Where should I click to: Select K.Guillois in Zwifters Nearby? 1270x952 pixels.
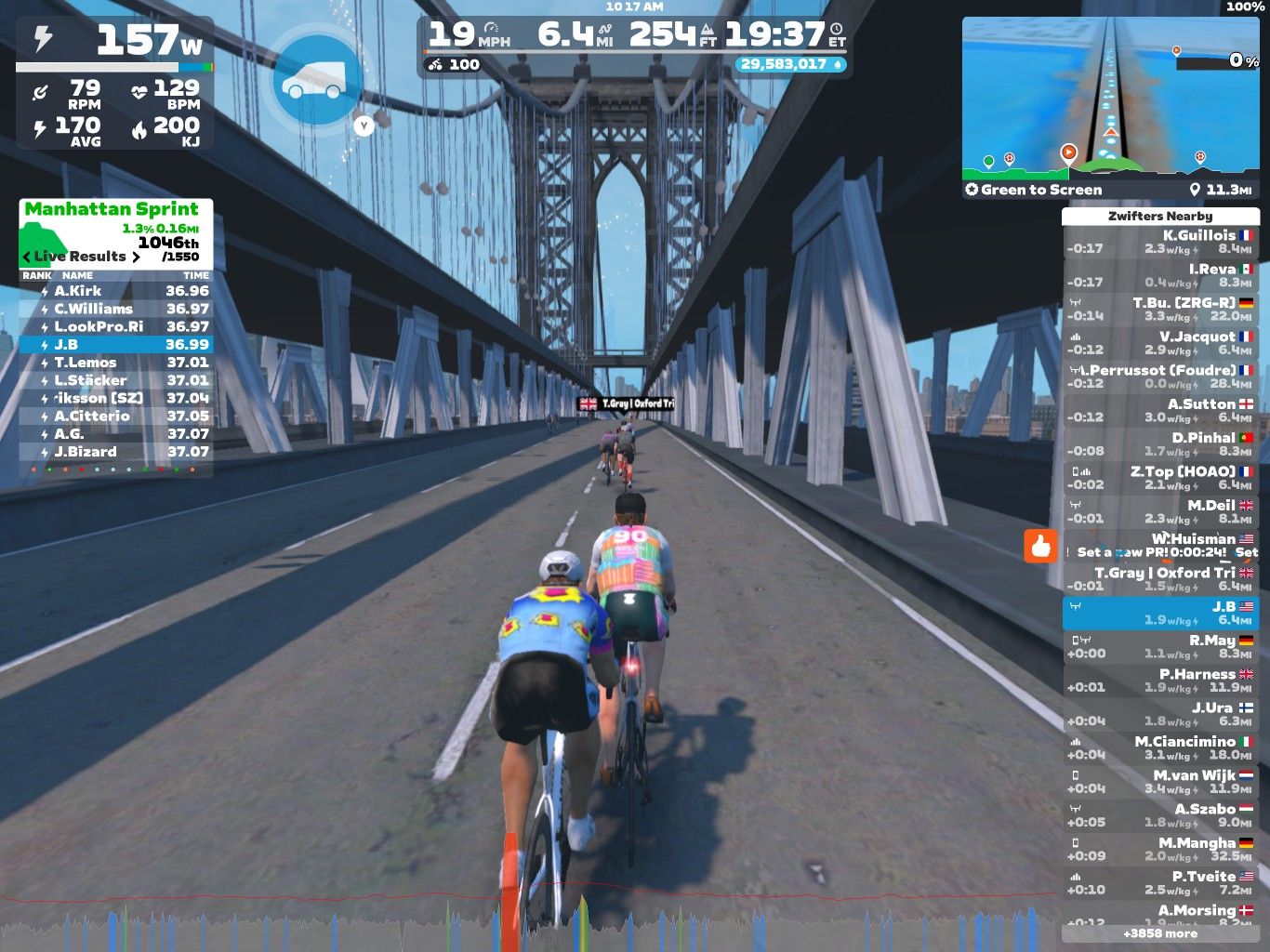1160,242
